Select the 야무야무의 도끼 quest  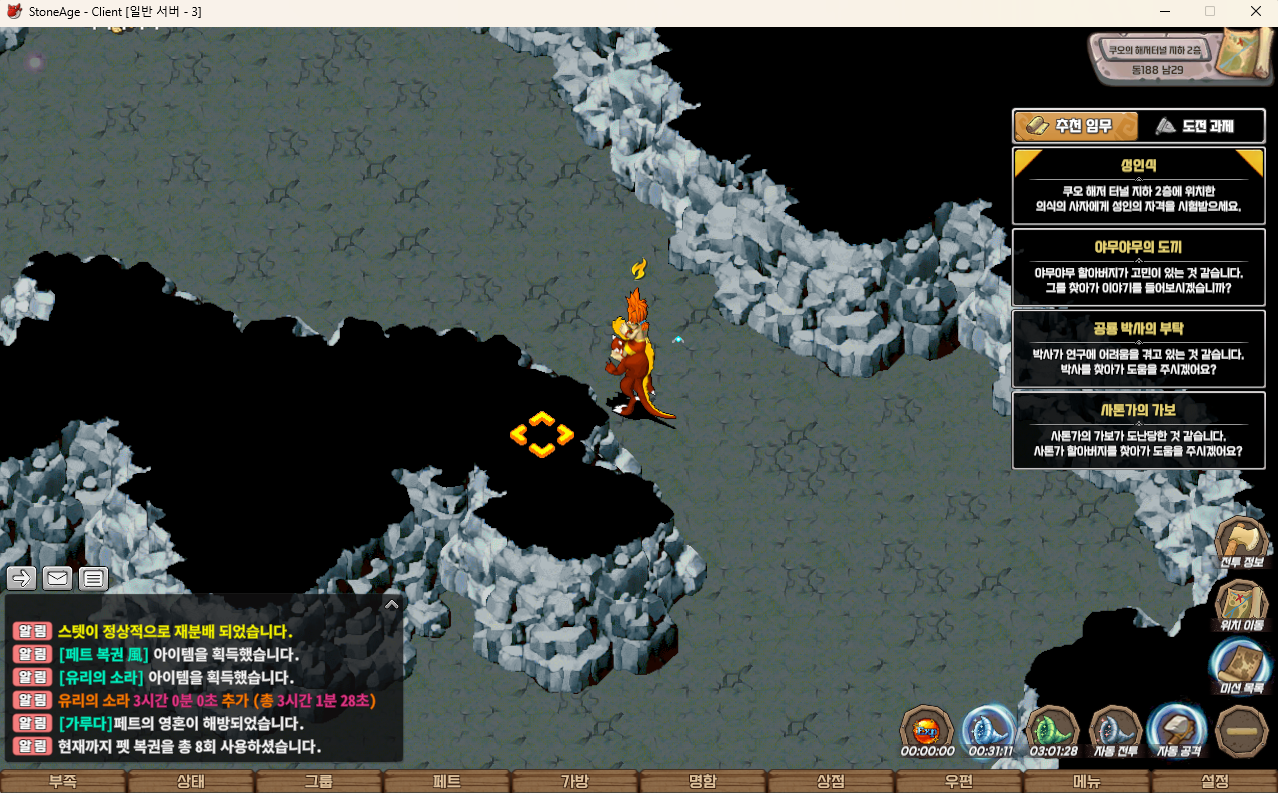(x=1138, y=267)
